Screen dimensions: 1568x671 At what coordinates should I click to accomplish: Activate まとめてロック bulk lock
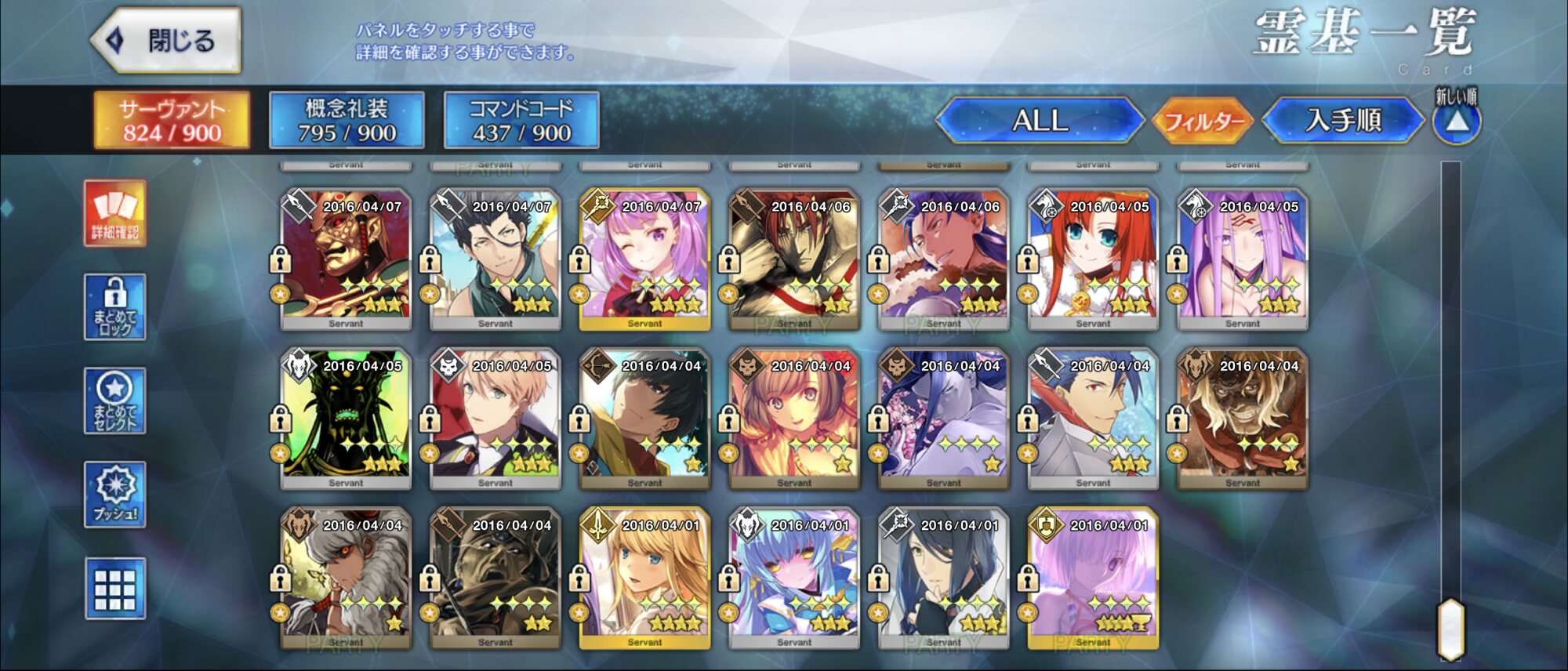tap(115, 307)
